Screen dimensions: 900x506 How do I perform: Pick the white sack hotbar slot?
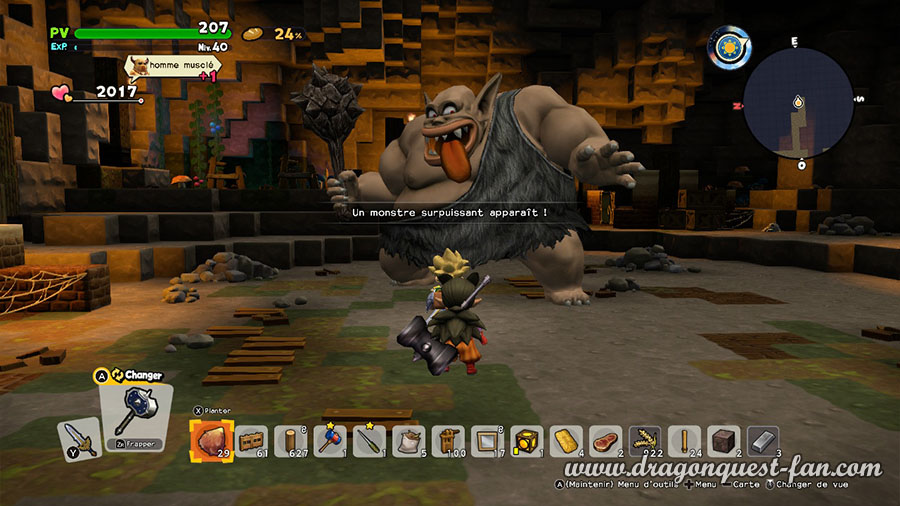(x=408, y=440)
